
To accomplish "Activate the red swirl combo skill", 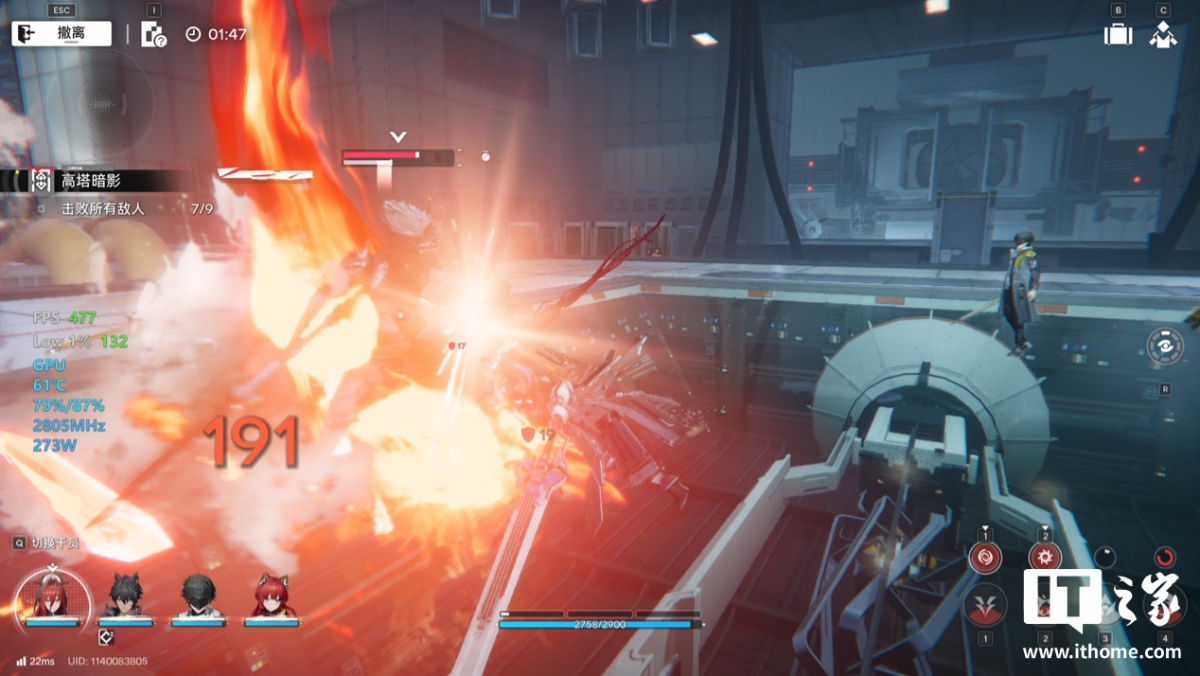I will 985,558.
